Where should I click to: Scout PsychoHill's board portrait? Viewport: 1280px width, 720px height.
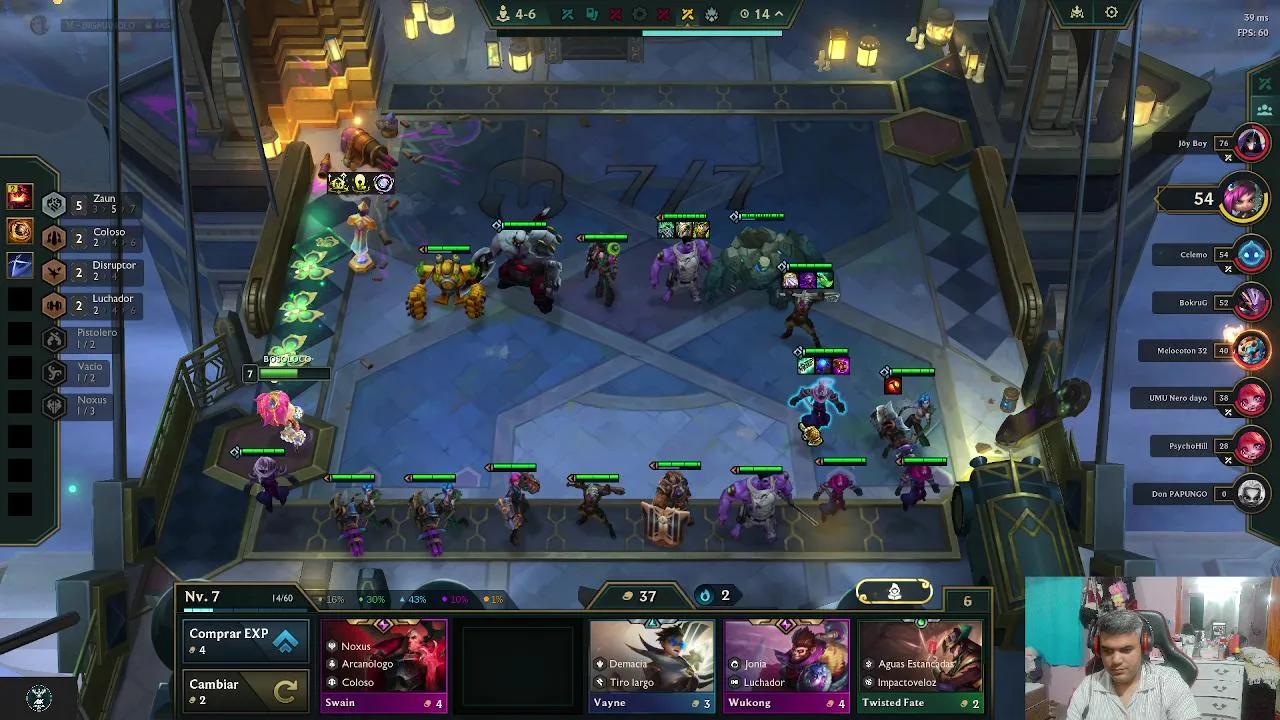point(1251,446)
